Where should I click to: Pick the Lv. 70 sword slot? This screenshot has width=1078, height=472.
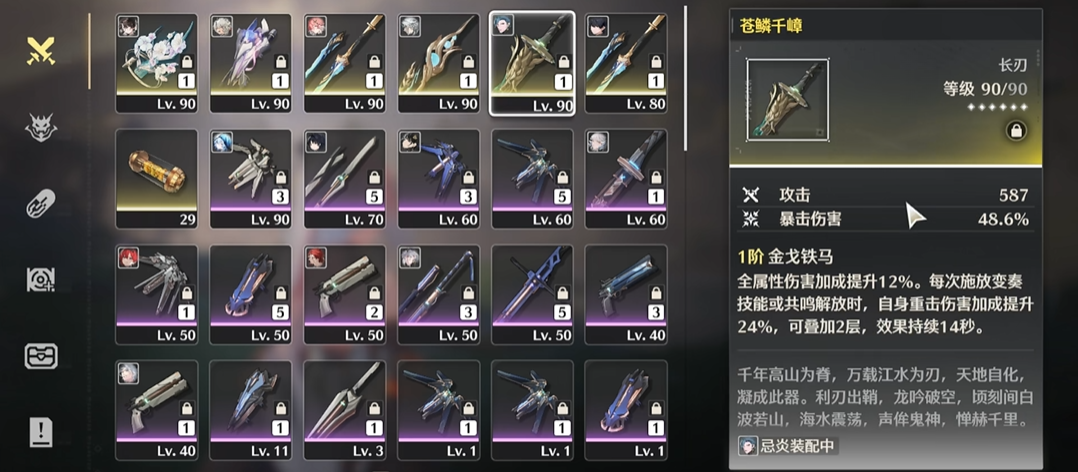(344, 174)
